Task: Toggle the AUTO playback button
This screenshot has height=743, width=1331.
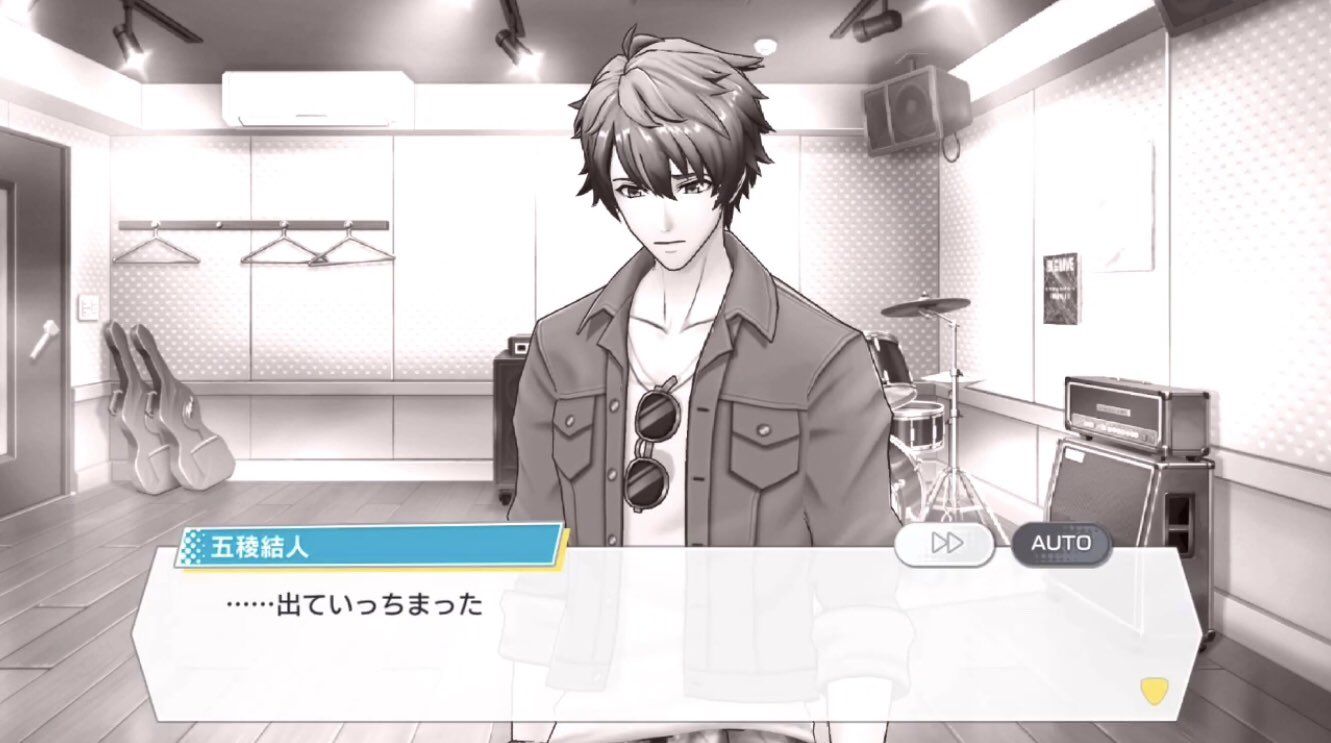Action: (1061, 543)
